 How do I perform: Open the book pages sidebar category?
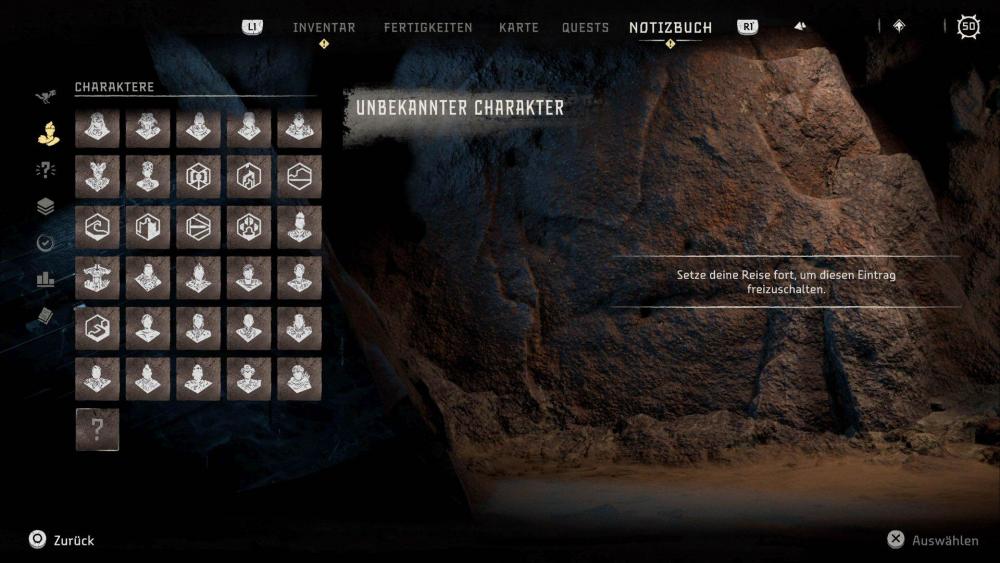click(x=46, y=316)
